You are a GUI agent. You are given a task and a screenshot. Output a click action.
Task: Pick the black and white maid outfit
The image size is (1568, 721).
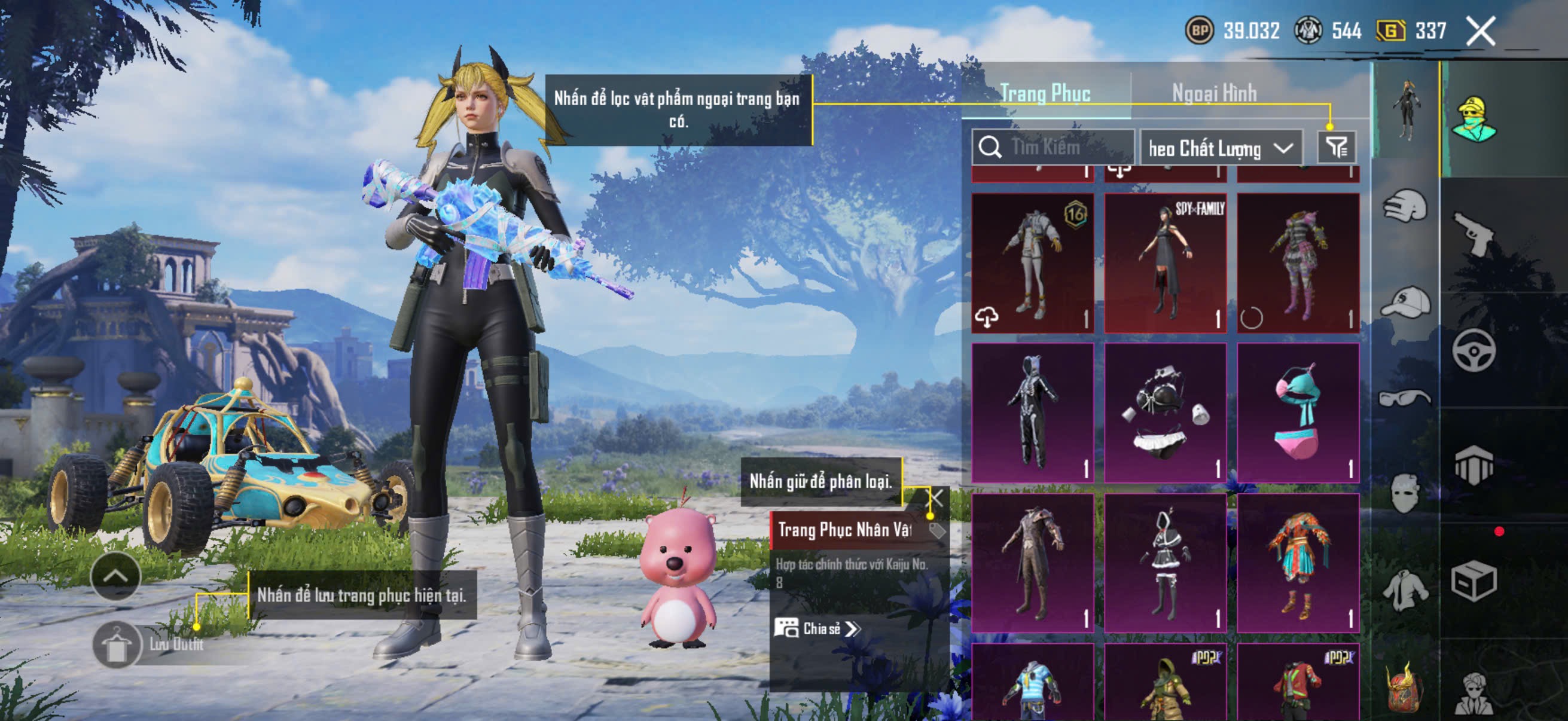click(x=1165, y=563)
